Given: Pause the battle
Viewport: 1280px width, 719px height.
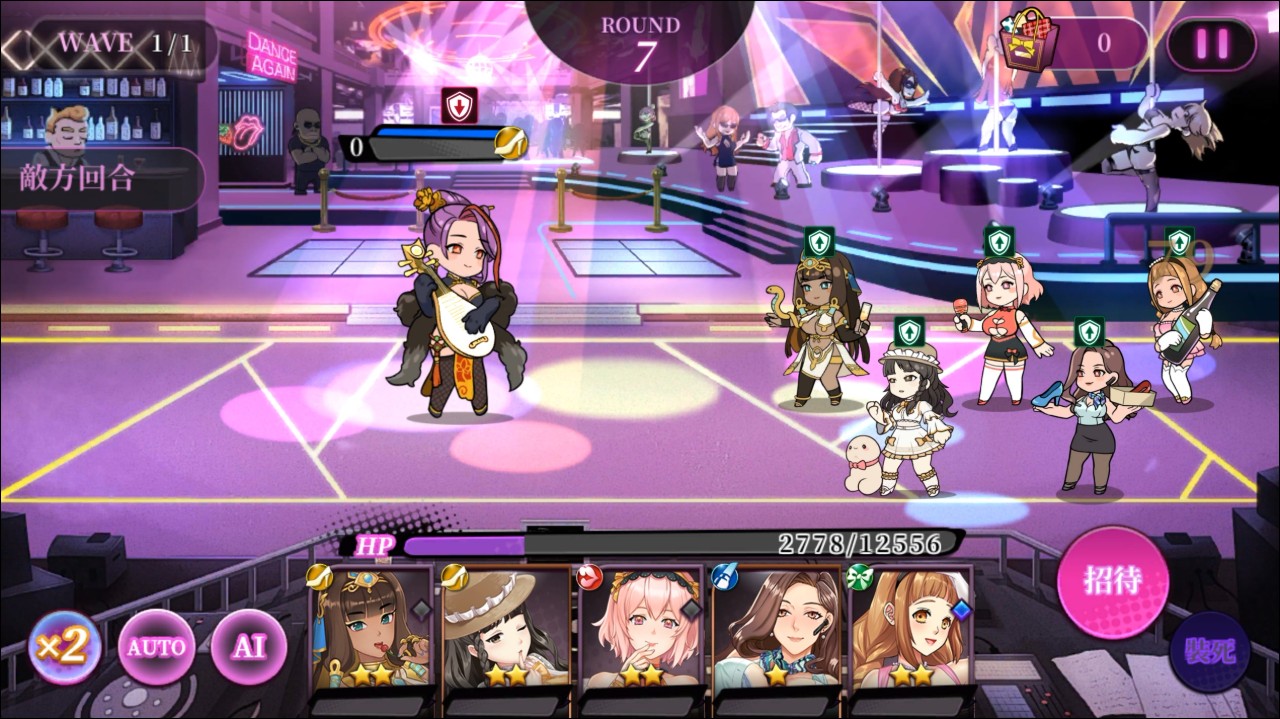Looking at the screenshot, I should click(1210, 44).
